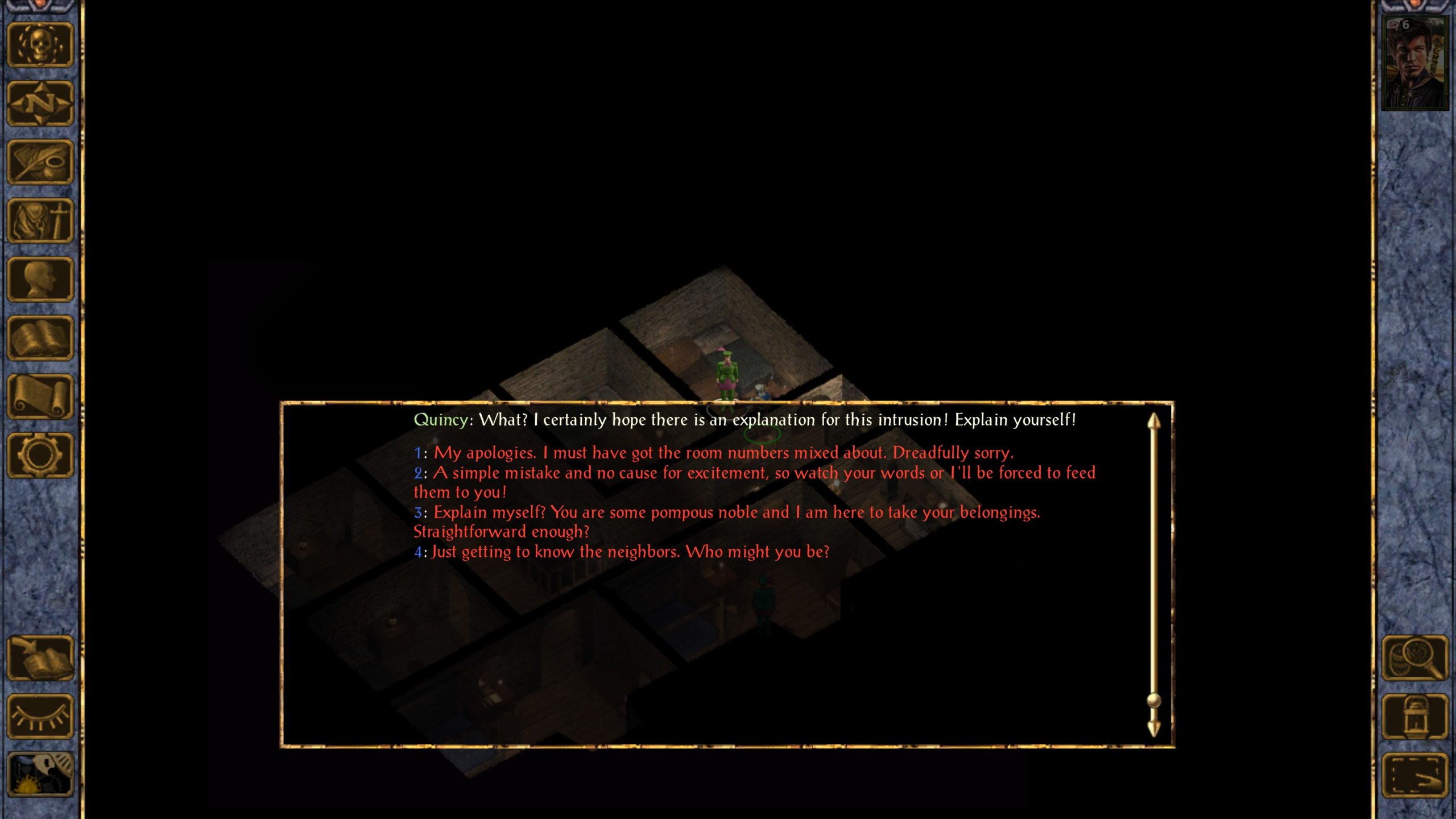Toggle the lantern icon button
Image resolution: width=1456 pixels, height=819 pixels.
[x=1415, y=717]
